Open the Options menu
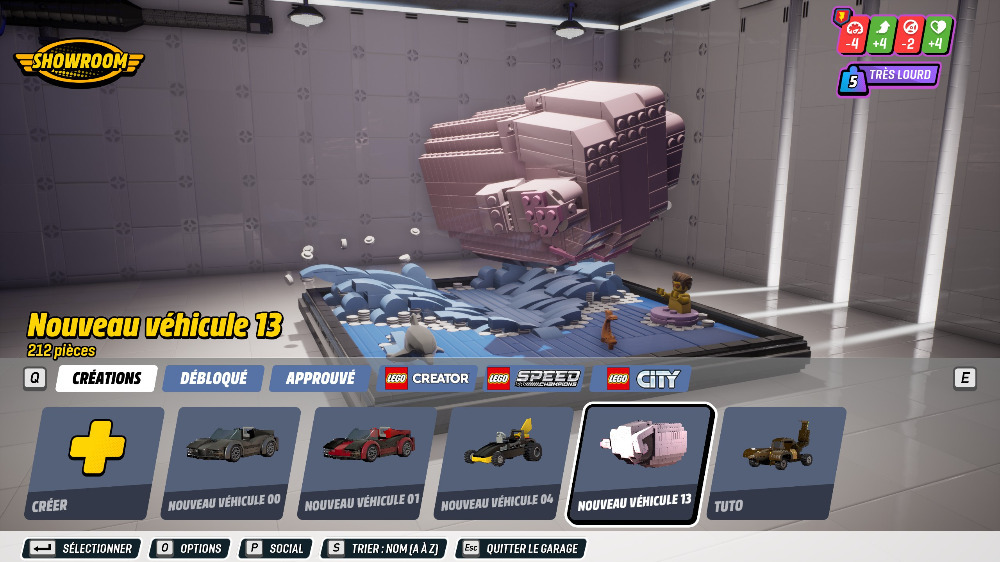 click(x=189, y=549)
